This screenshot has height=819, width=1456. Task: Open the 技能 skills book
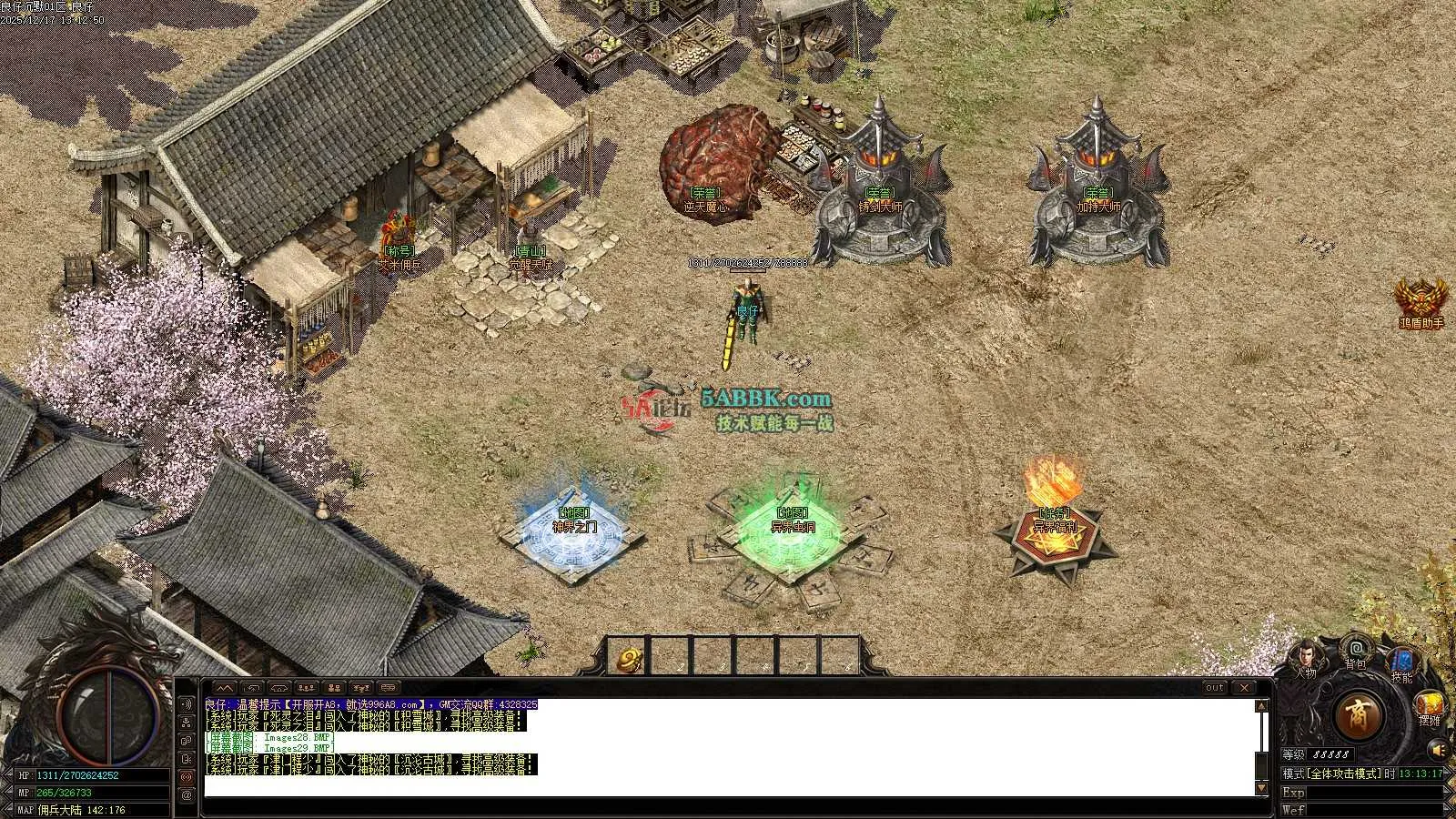[x=1401, y=662]
